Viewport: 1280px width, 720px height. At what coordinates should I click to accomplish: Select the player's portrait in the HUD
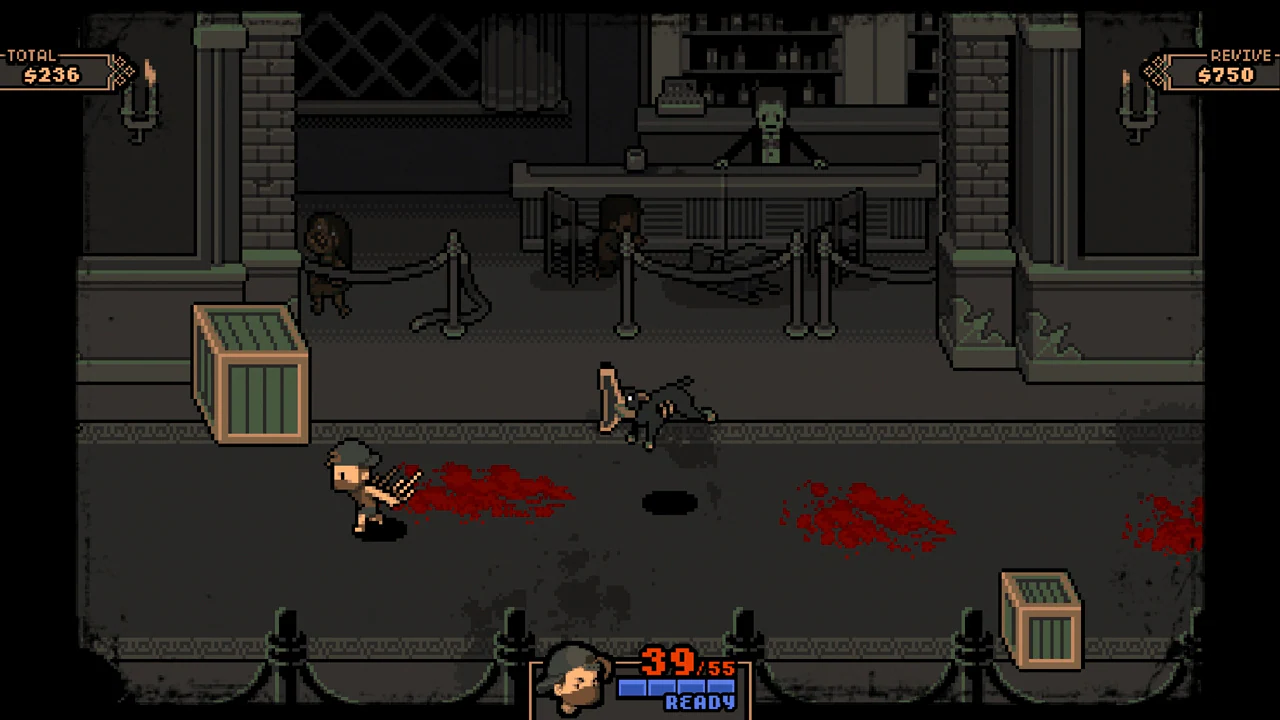click(x=575, y=678)
